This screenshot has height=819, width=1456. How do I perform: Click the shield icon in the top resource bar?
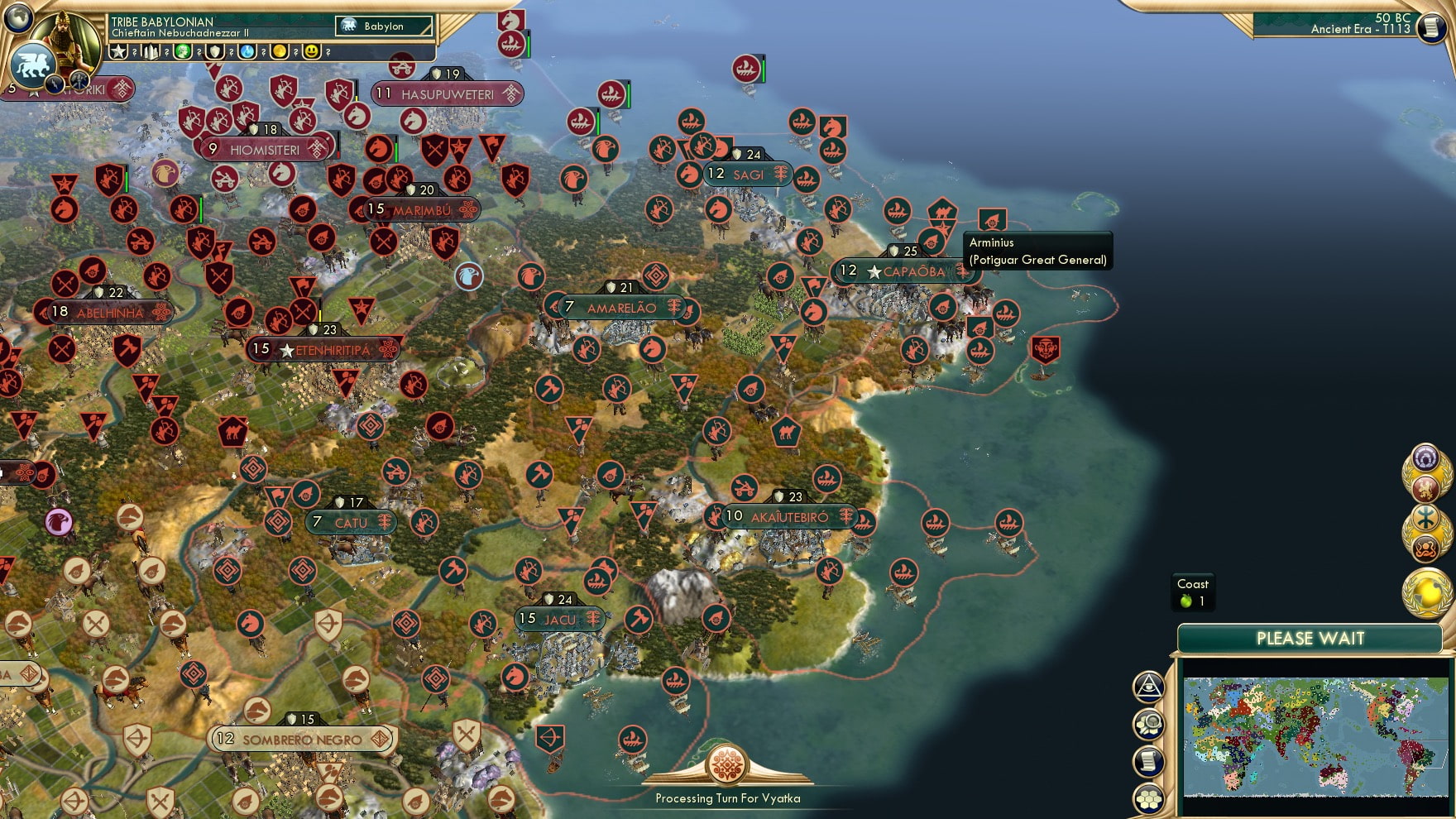(x=217, y=51)
